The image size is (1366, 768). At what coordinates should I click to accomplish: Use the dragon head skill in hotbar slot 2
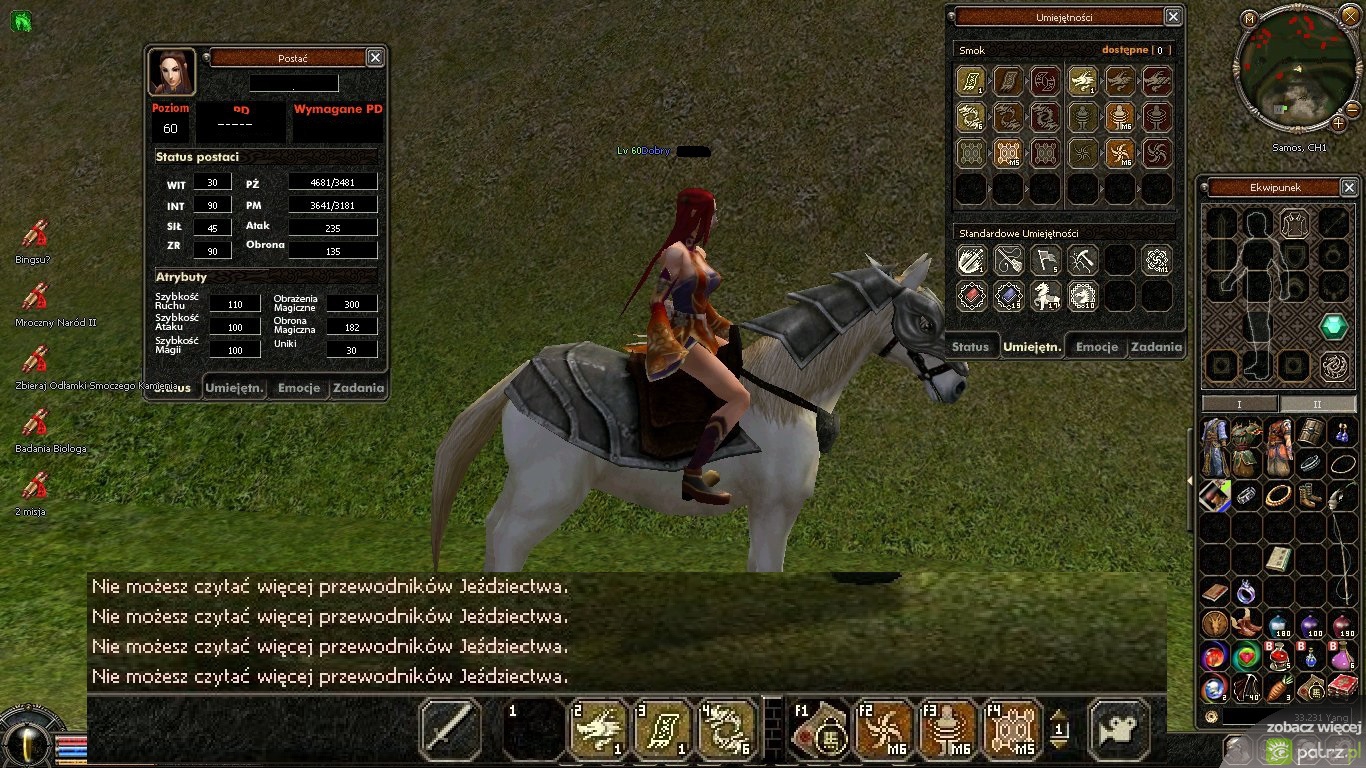point(599,729)
